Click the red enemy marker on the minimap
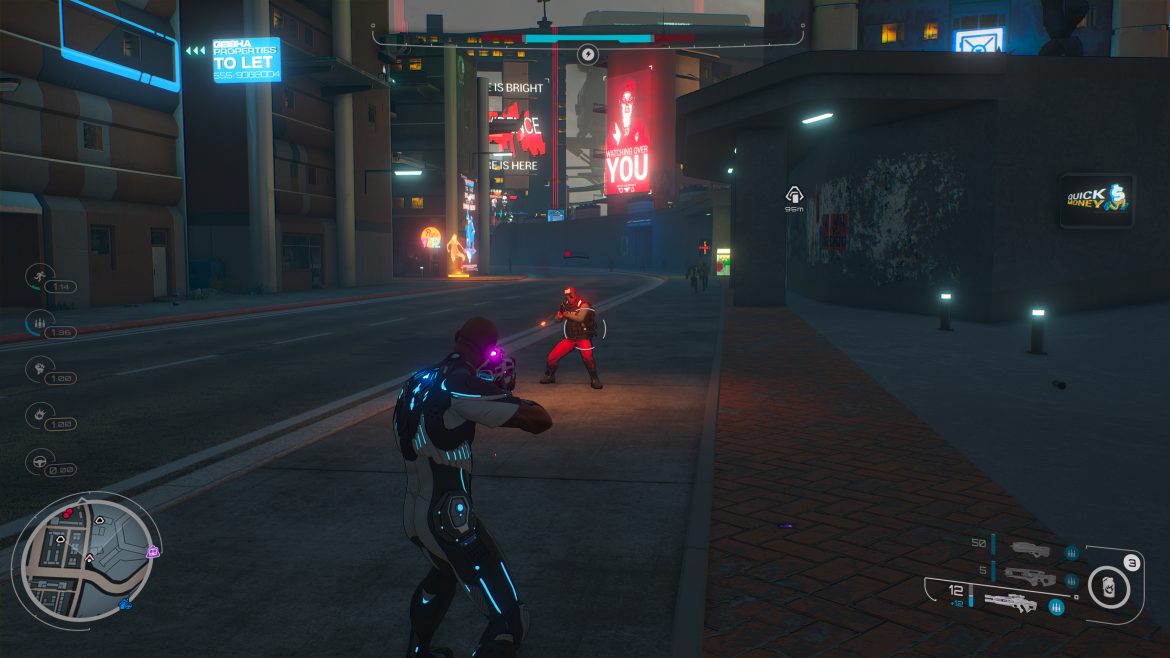This screenshot has height=658, width=1170. 68,513
